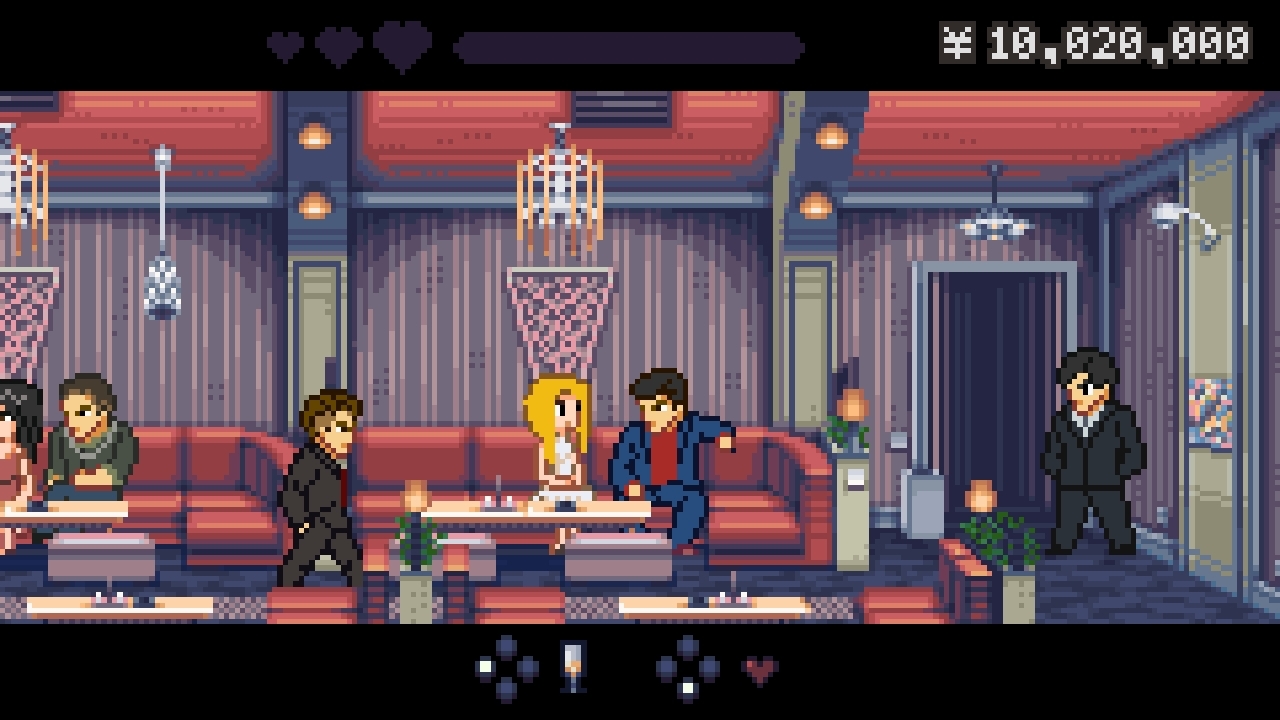Click the right arrow of the right d-pad cluster
Image resolution: width=1280 pixels, height=720 pixels.
[x=708, y=666]
